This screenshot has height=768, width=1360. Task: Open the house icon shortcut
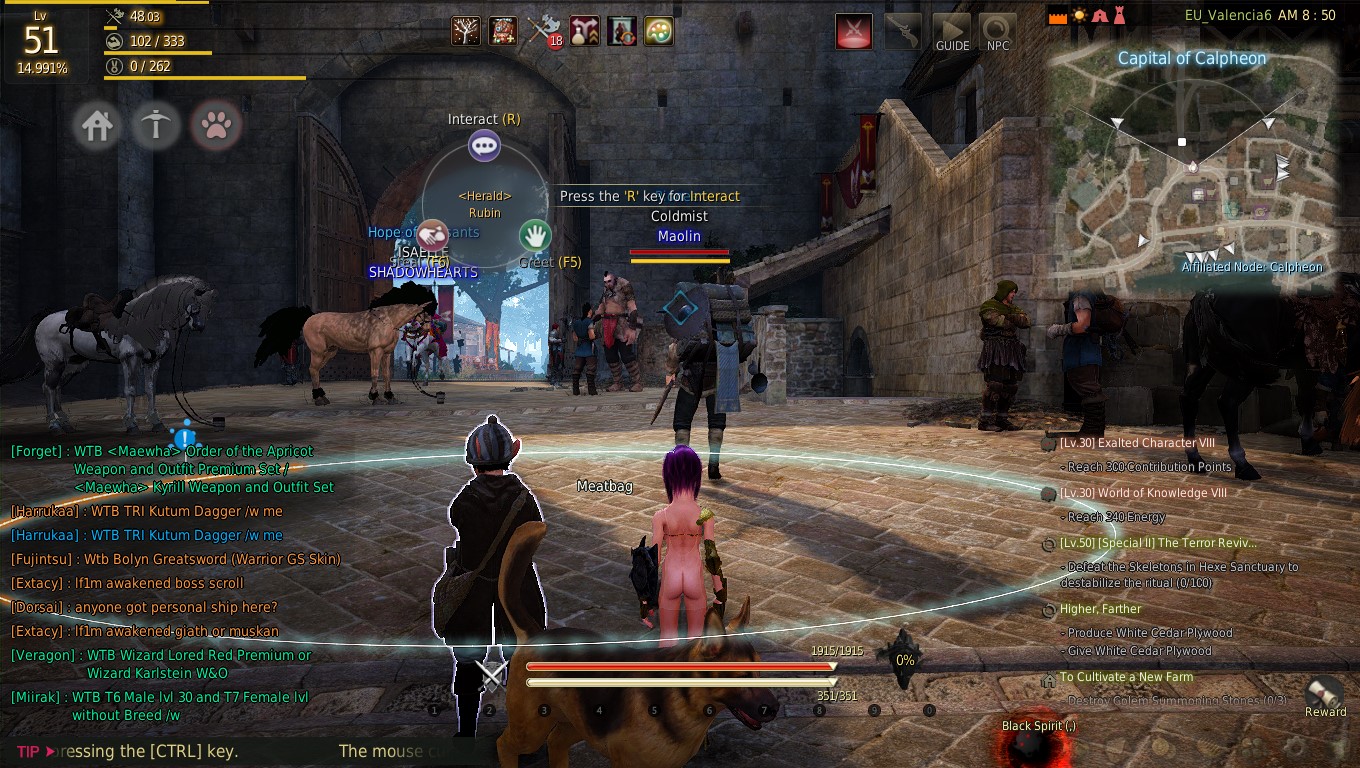pyautogui.click(x=97, y=126)
